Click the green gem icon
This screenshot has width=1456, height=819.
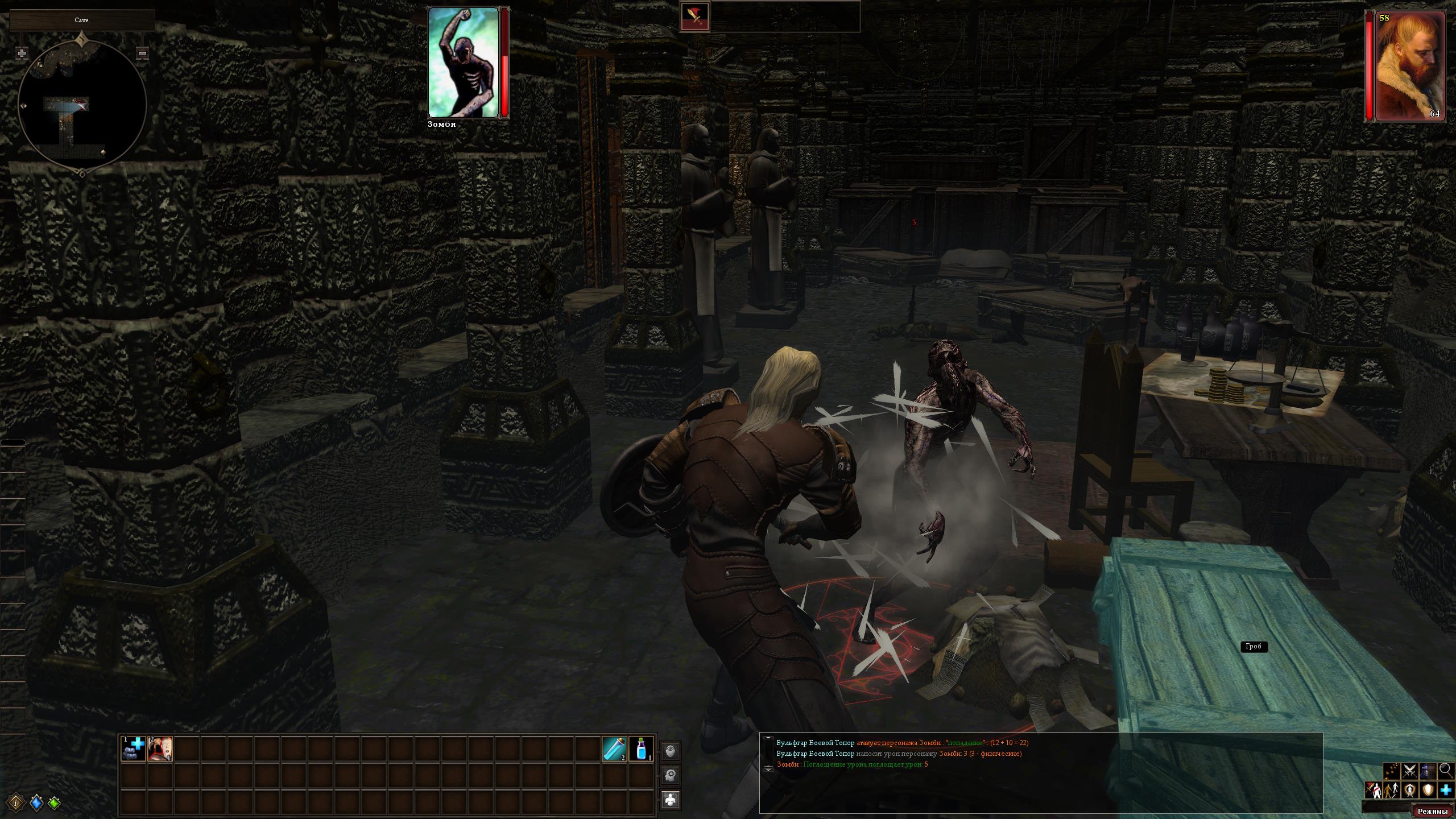click(x=54, y=803)
